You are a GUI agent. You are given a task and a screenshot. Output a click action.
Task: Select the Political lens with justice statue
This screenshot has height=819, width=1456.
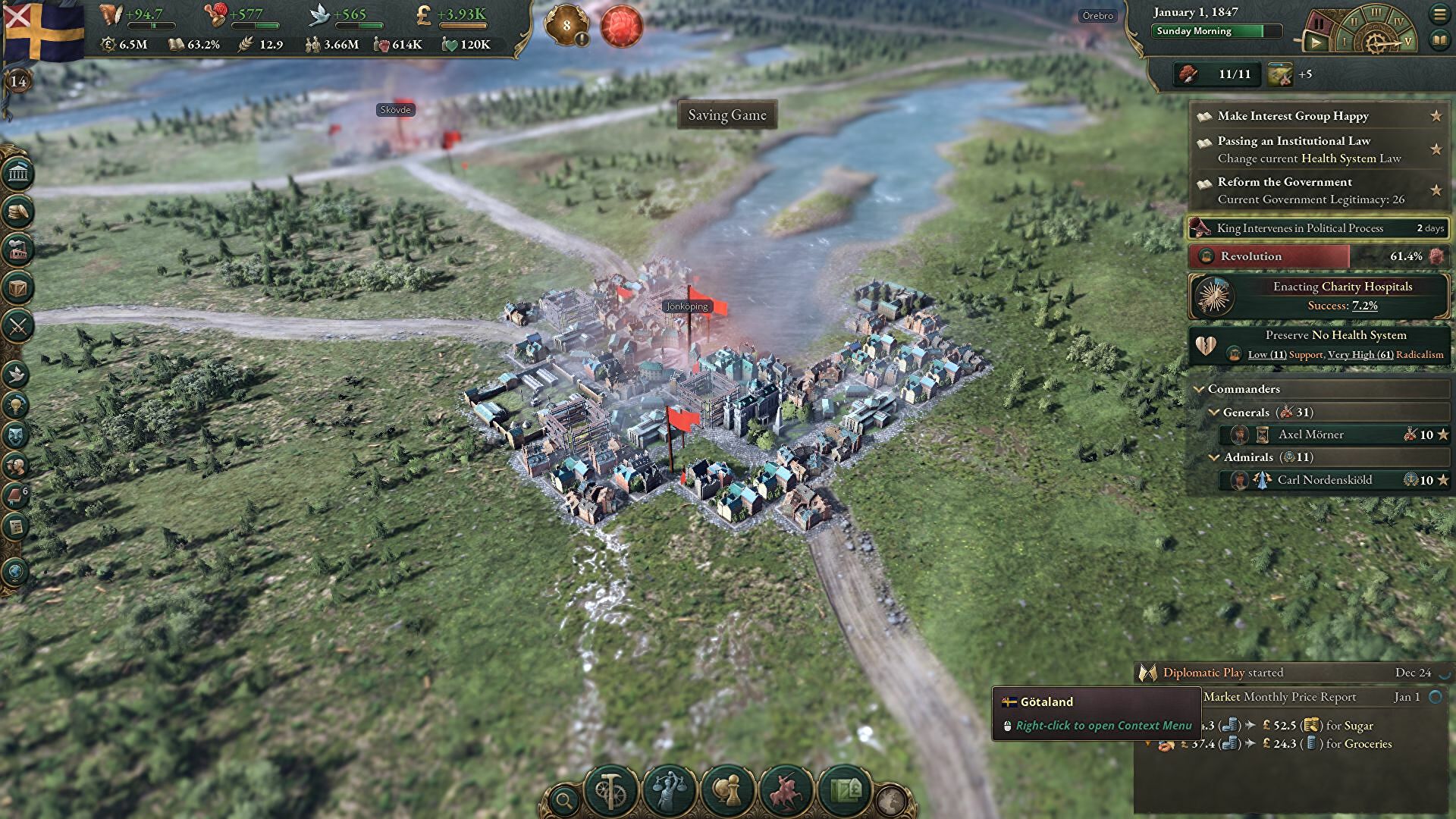pyautogui.click(x=669, y=791)
